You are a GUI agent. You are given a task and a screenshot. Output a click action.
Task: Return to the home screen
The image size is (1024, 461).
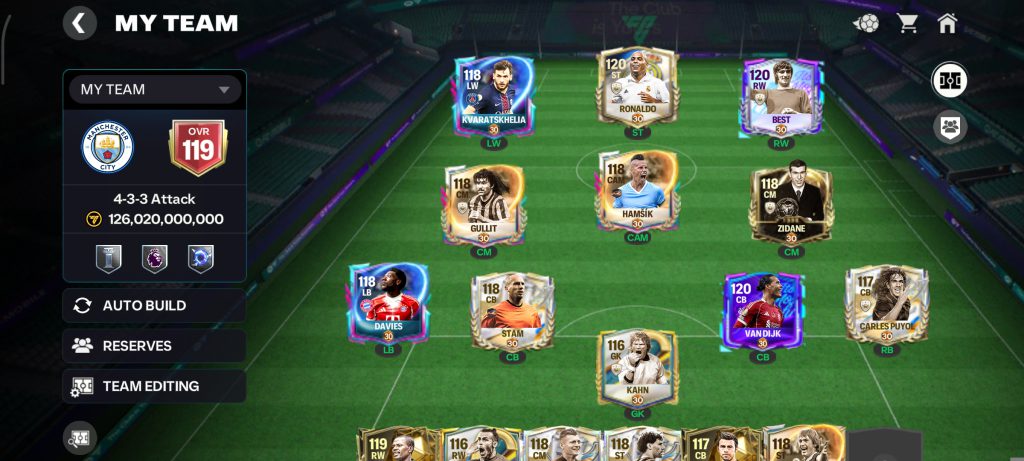coord(948,22)
